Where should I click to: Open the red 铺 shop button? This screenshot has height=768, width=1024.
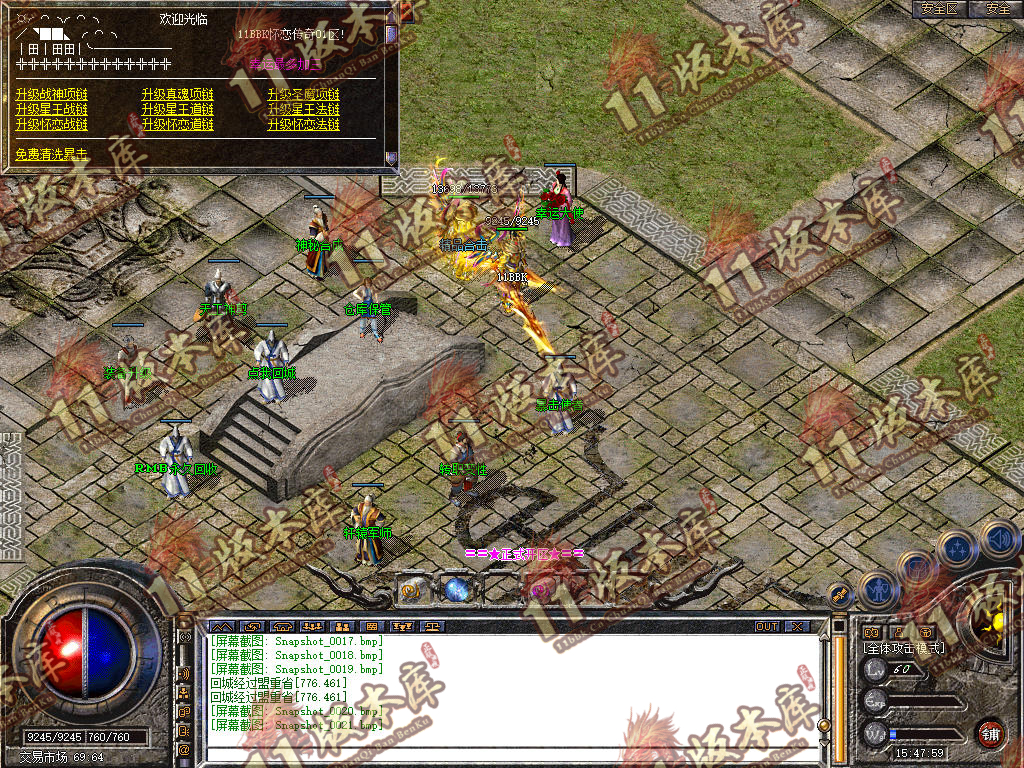[990, 733]
